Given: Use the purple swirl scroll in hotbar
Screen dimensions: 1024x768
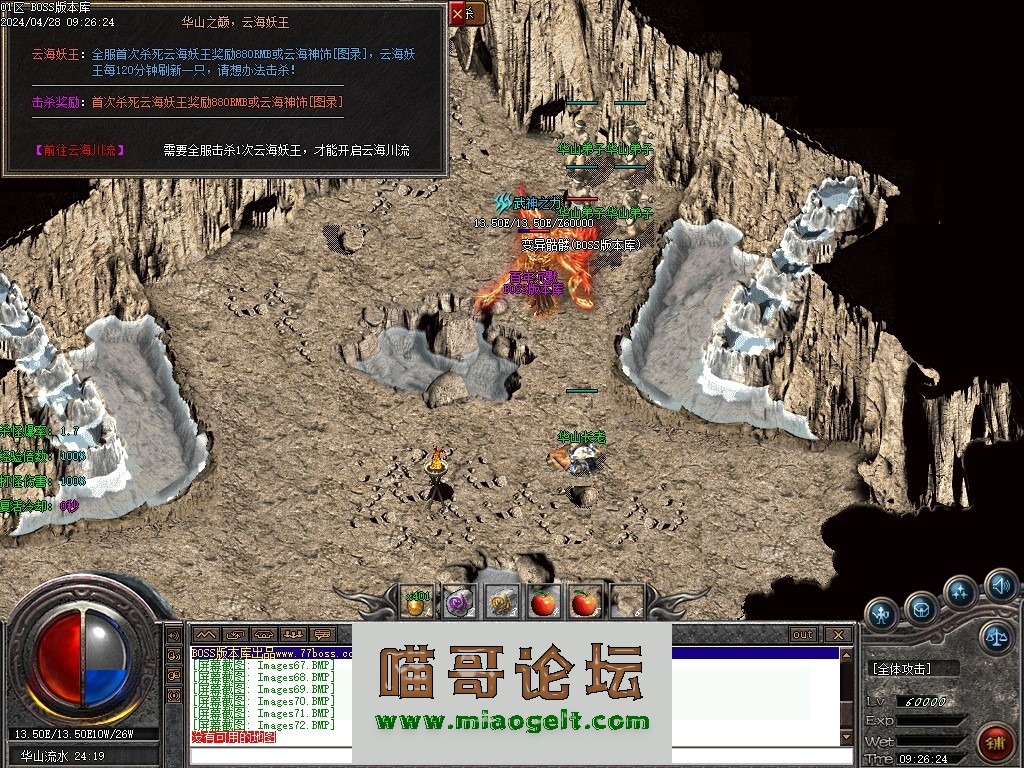Looking at the screenshot, I should (x=459, y=602).
